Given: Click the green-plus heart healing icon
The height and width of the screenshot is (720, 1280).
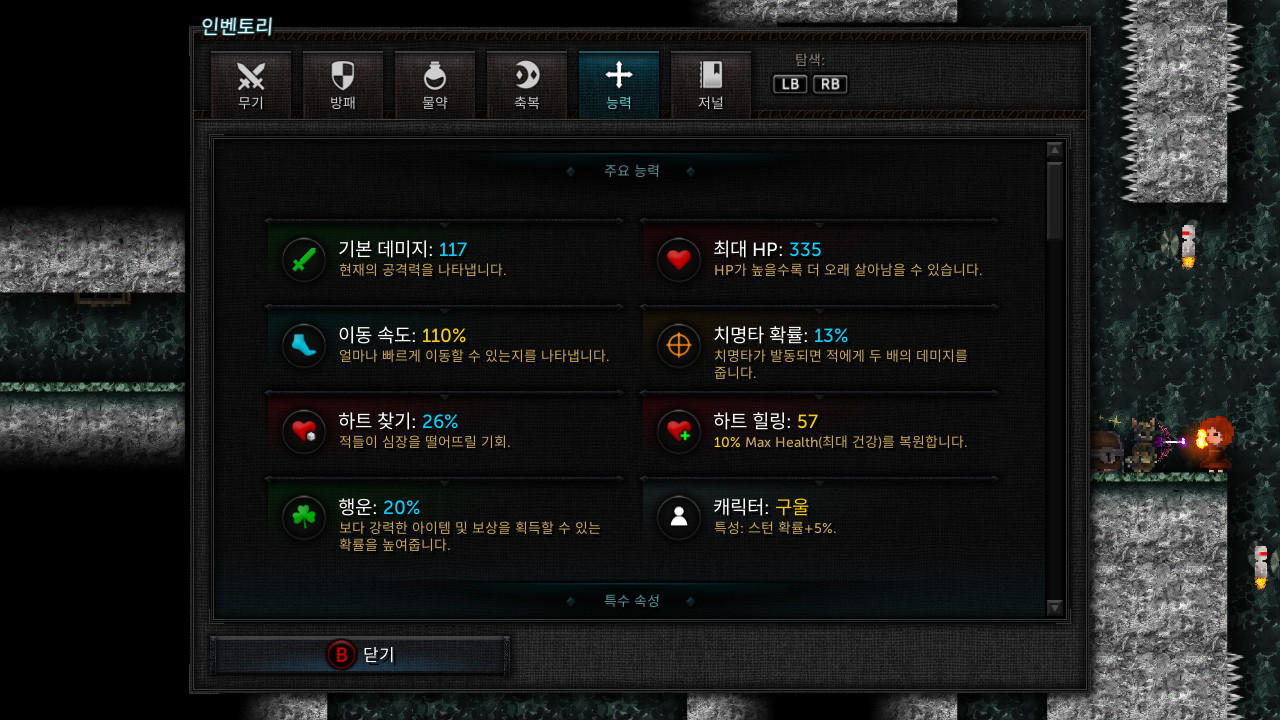Looking at the screenshot, I should point(679,431).
